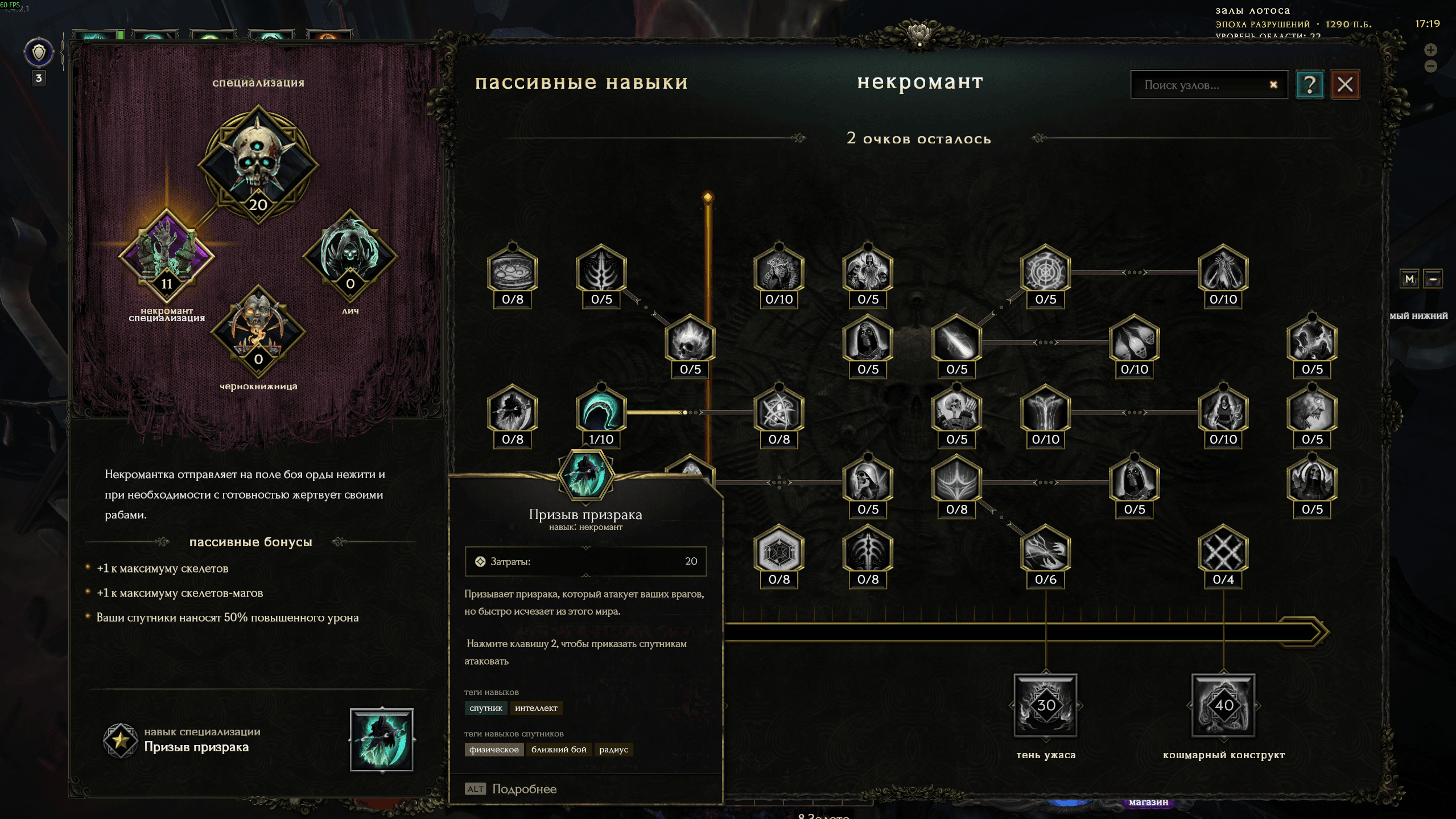Select the Abomination skill unlock at 40

coord(1223,705)
